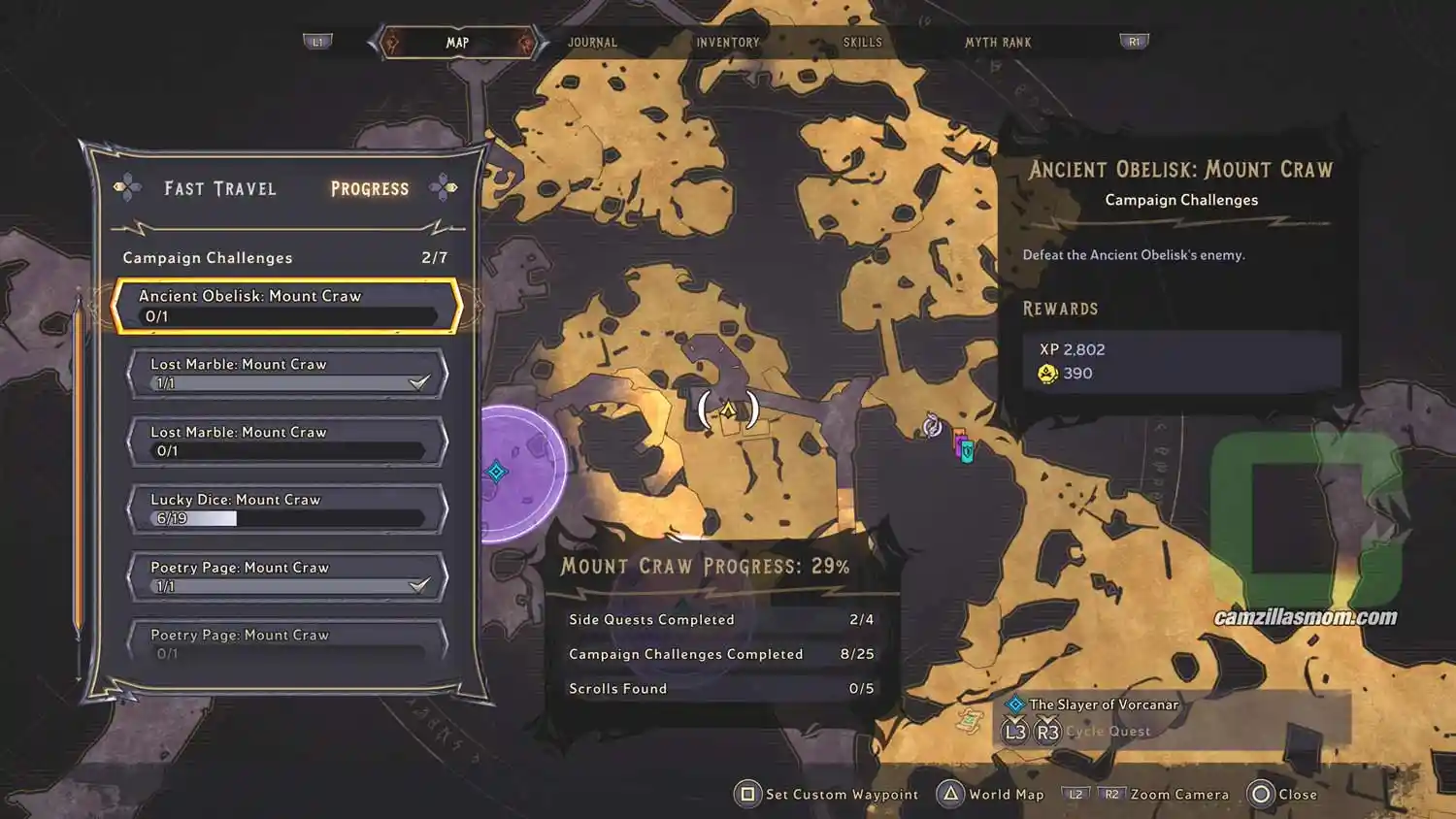The width and height of the screenshot is (1456, 819).
Task: Select The Slayer of Vorcanar tracked quest
Action: click(1104, 704)
